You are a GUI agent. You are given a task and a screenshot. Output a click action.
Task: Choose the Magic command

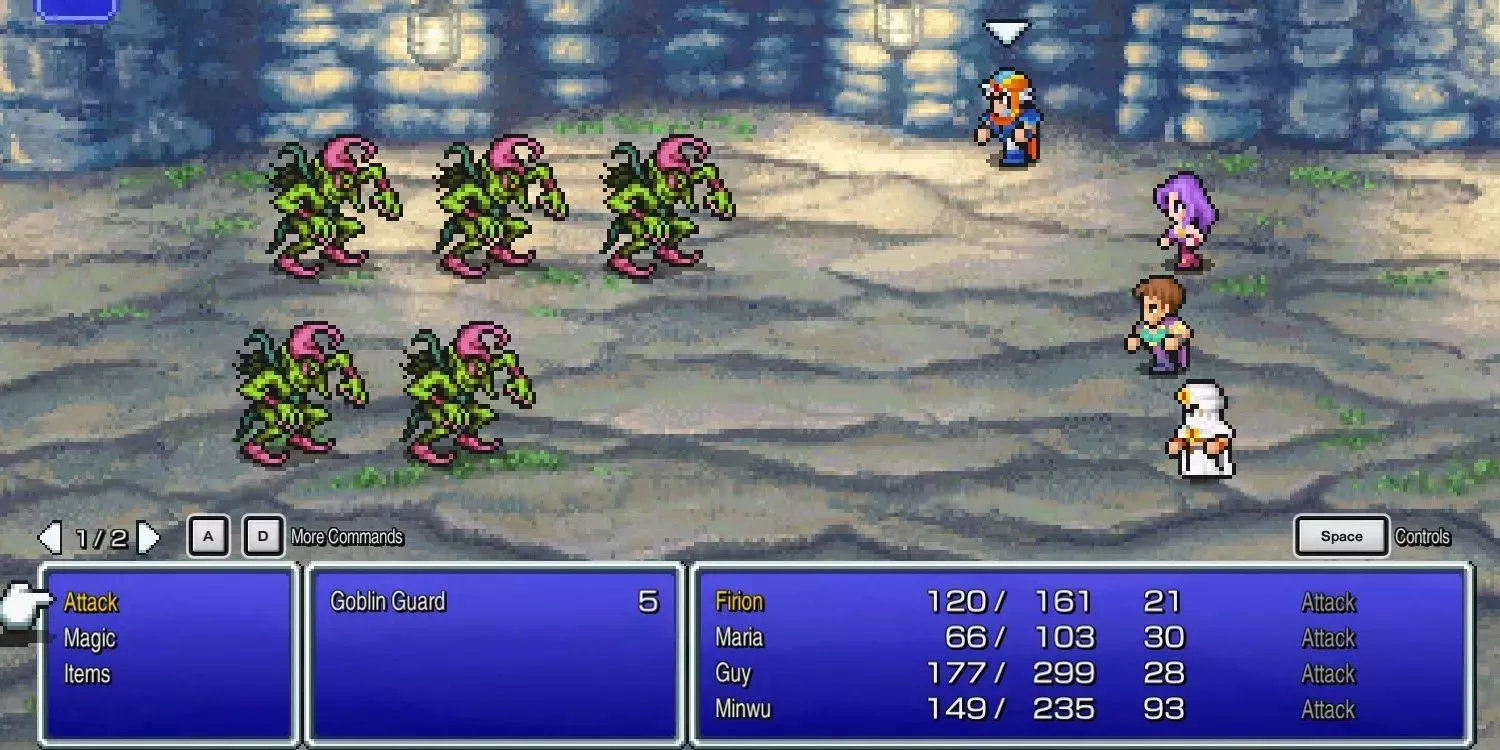coord(90,638)
